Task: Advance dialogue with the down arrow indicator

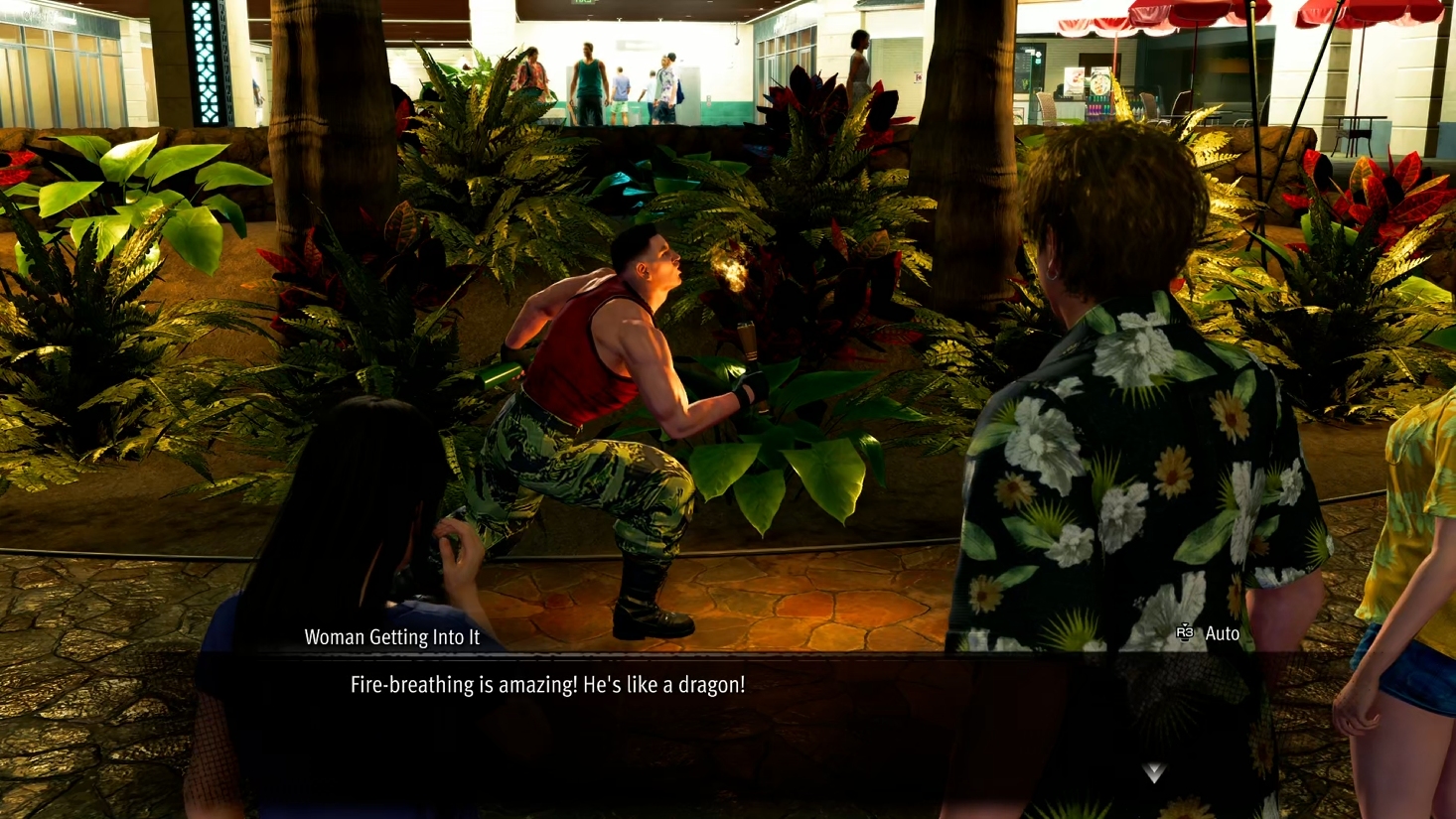Action: pyautogui.click(x=1153, y=772)
